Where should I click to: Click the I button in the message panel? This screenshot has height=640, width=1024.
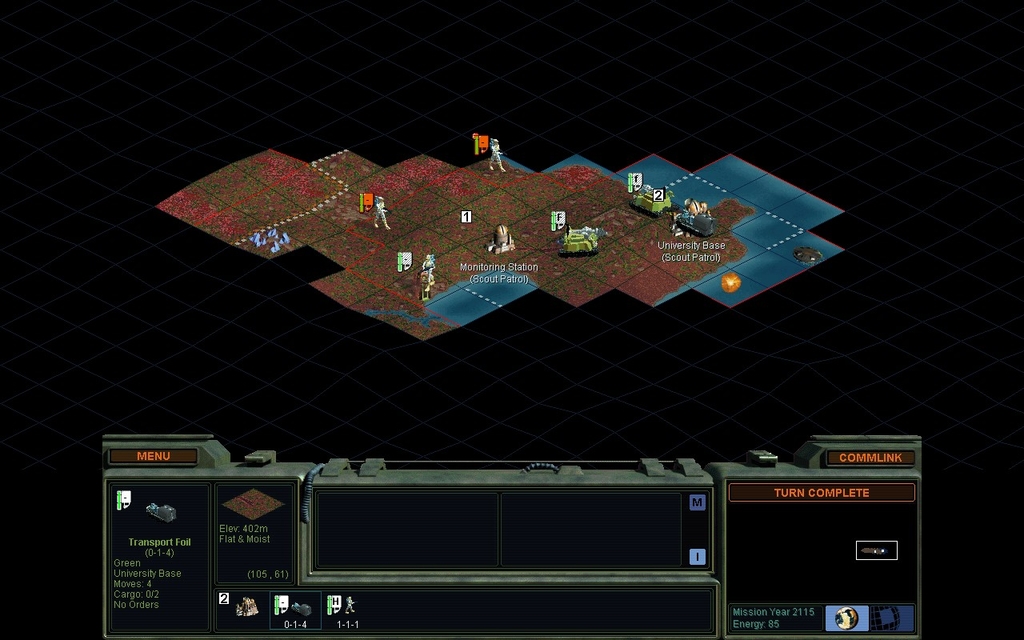pyautogui.click(x=697, y=556)
